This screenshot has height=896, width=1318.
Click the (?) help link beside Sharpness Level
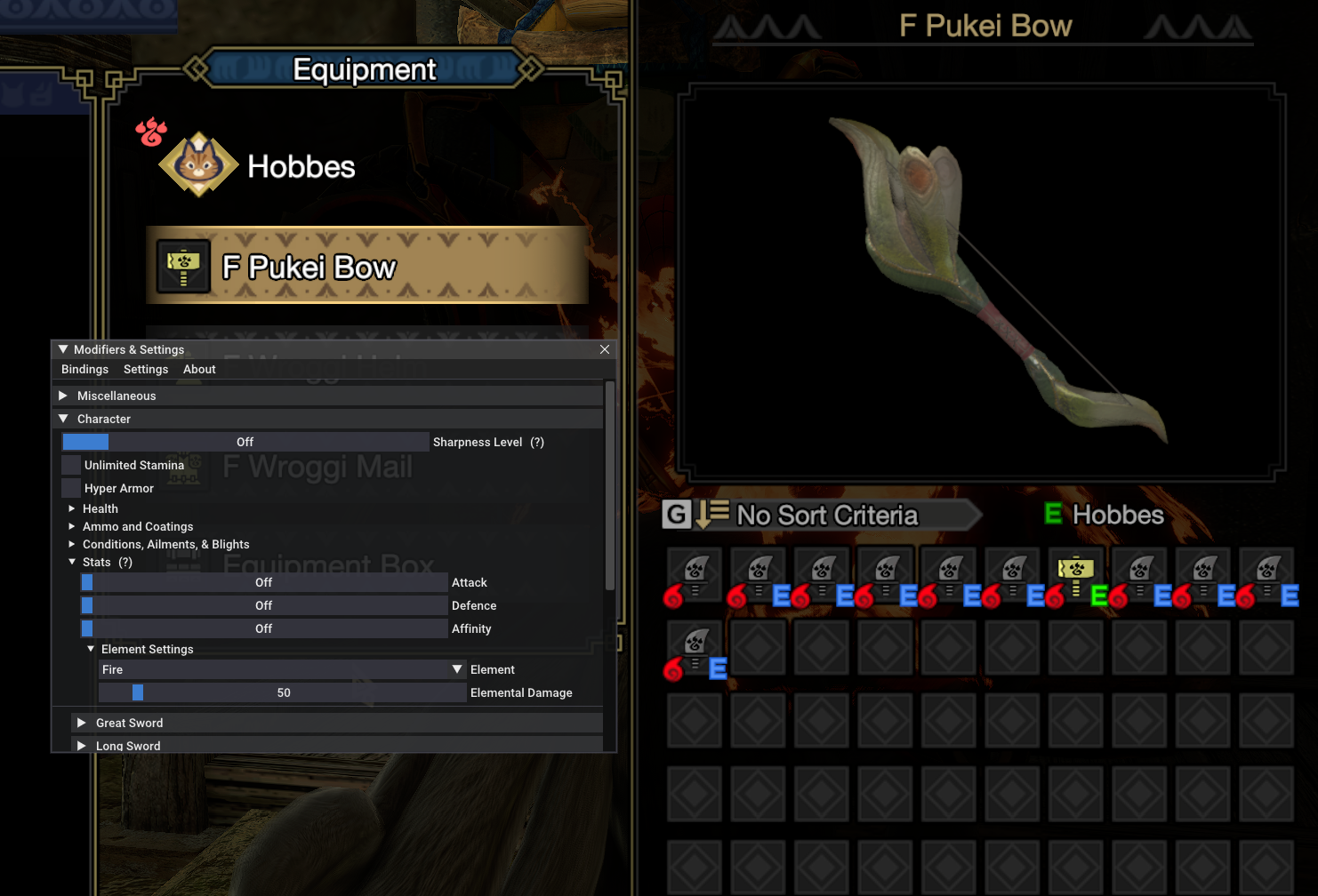click(537, 442)
